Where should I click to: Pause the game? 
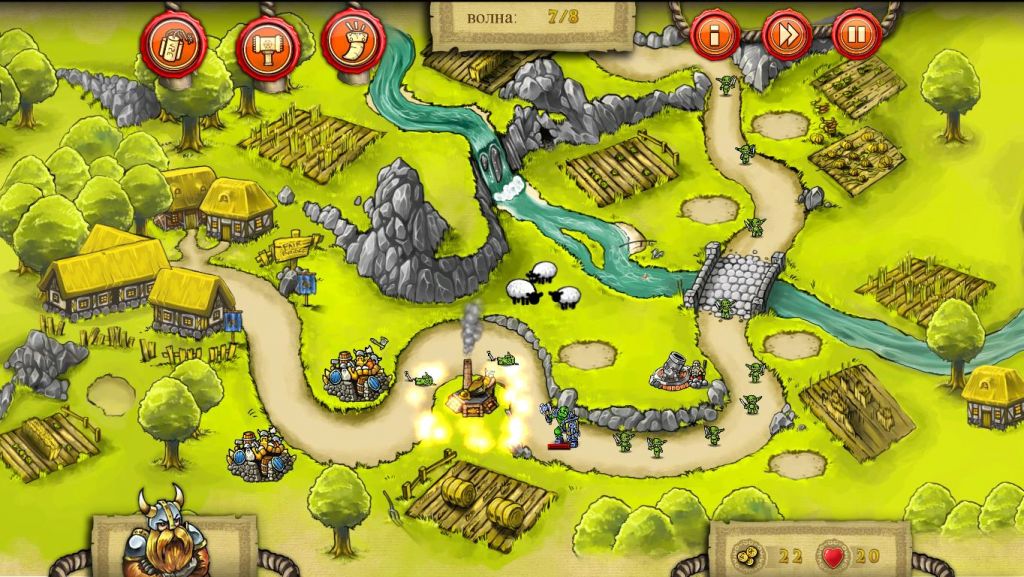coord(856,35)
